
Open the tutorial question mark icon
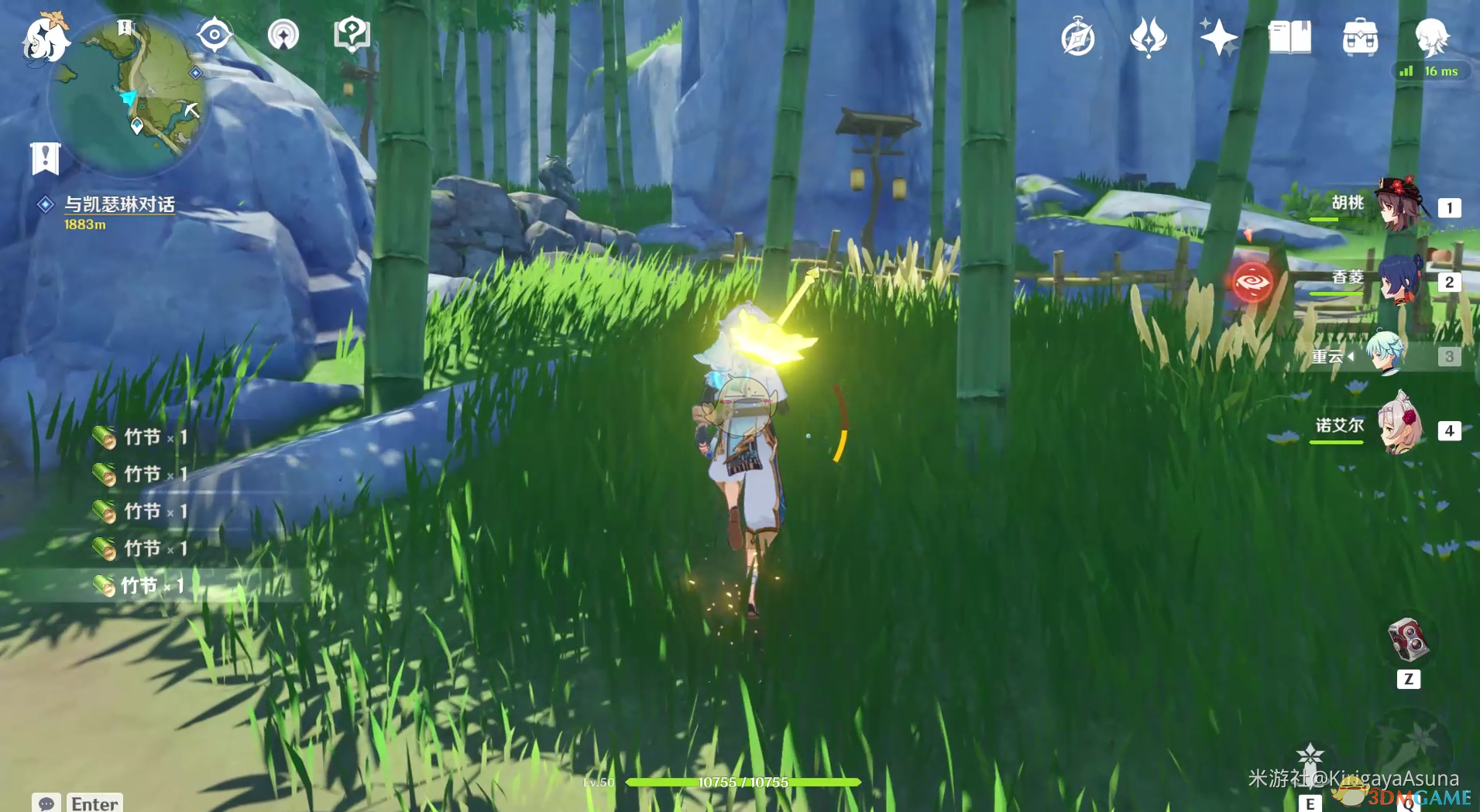click(351, 35)
